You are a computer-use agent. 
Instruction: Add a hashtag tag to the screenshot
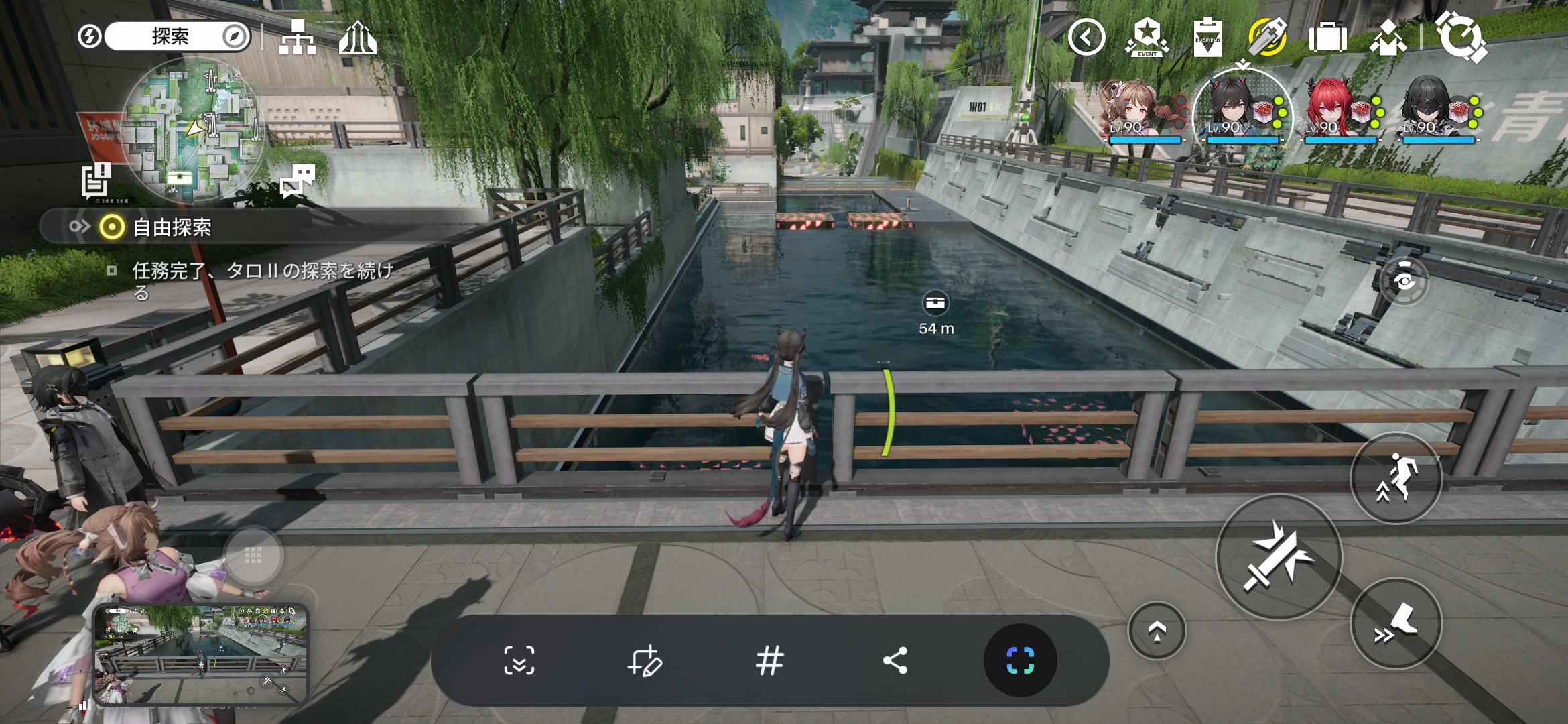(x=769, y=661)
